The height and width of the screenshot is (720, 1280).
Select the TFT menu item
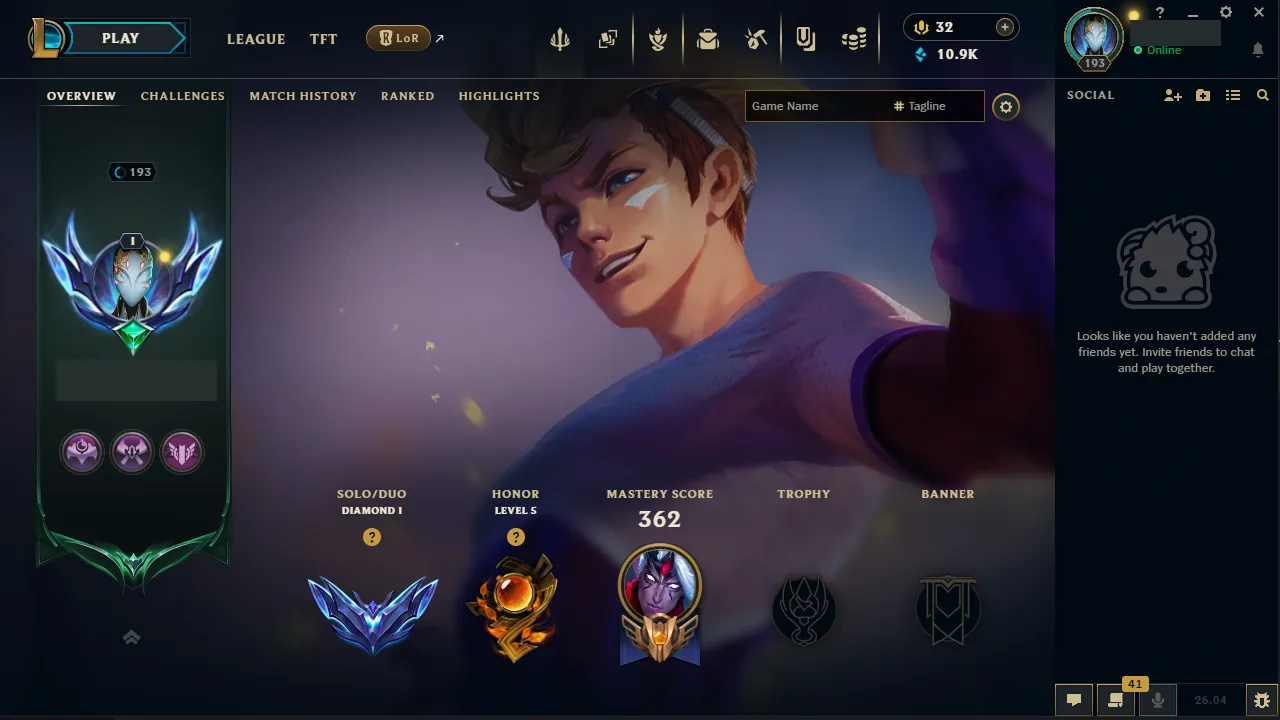[x=323, y=39]
